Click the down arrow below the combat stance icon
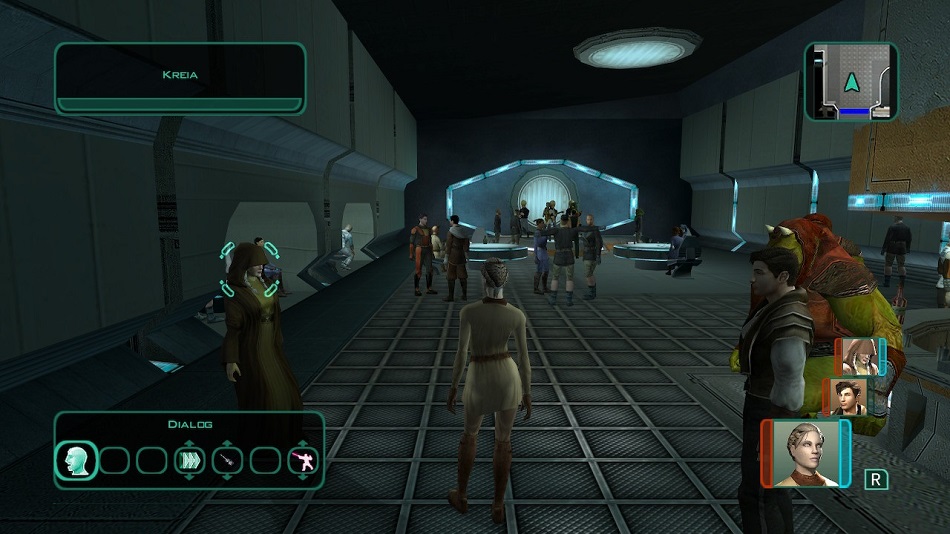Image resolution: width=950 pixels, height=534 pixels. coord(302,479)
